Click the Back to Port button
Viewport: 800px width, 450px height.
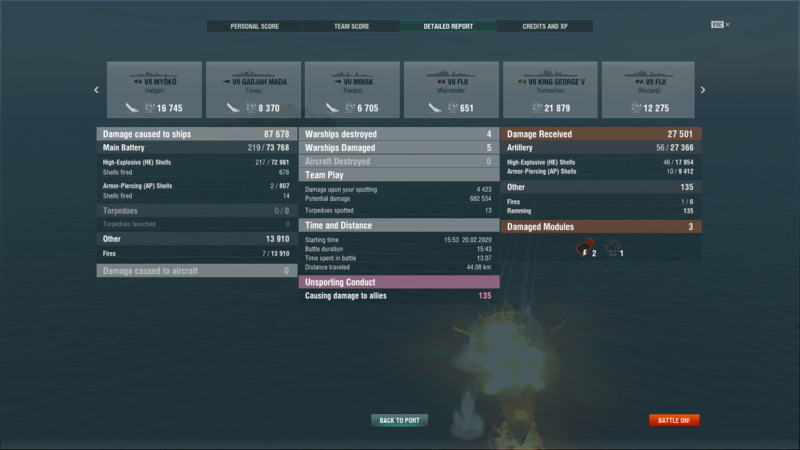pyautogui.click(x=400, y=420)
